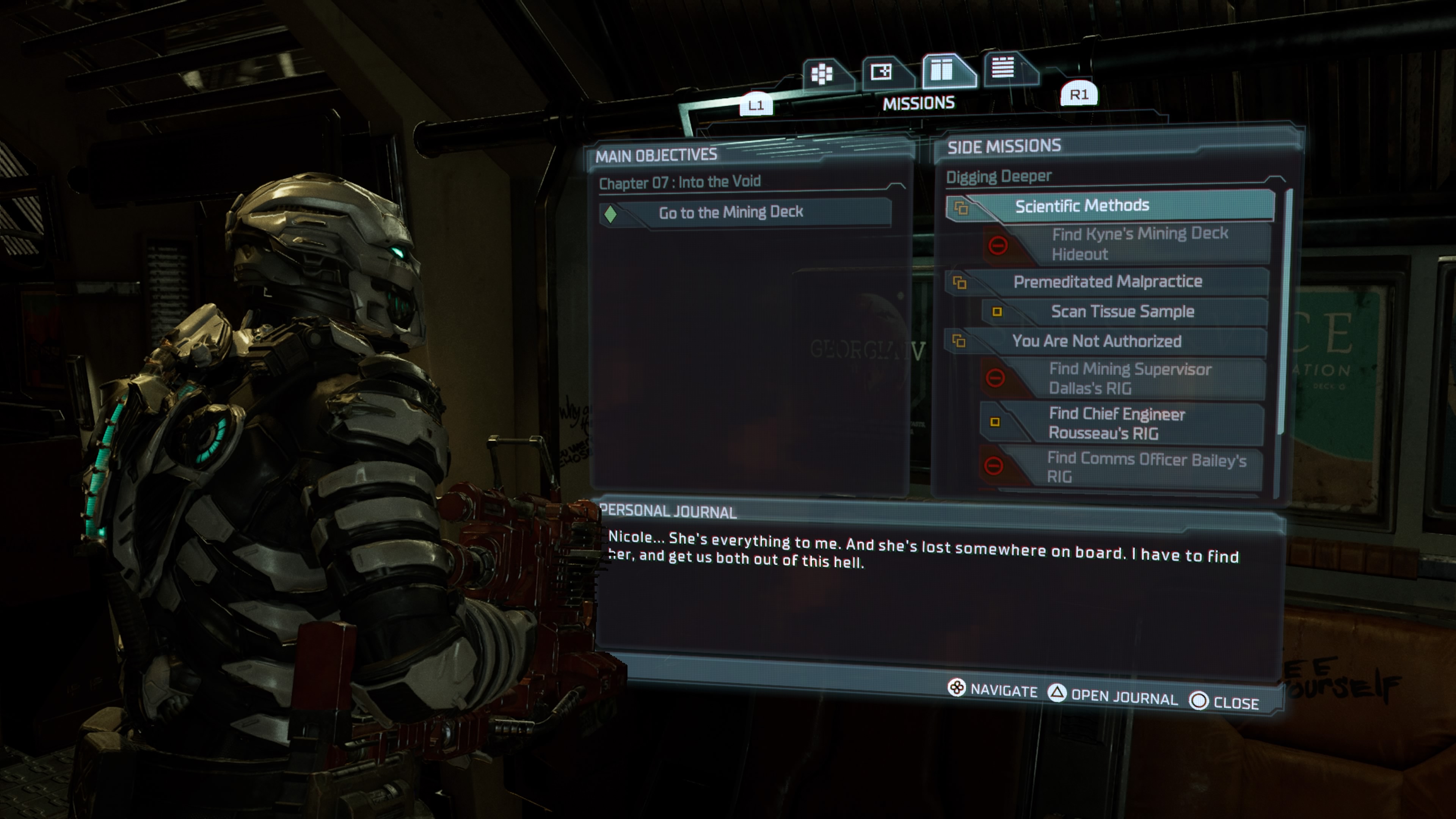Open the text log list tab

pos(1004,68)
